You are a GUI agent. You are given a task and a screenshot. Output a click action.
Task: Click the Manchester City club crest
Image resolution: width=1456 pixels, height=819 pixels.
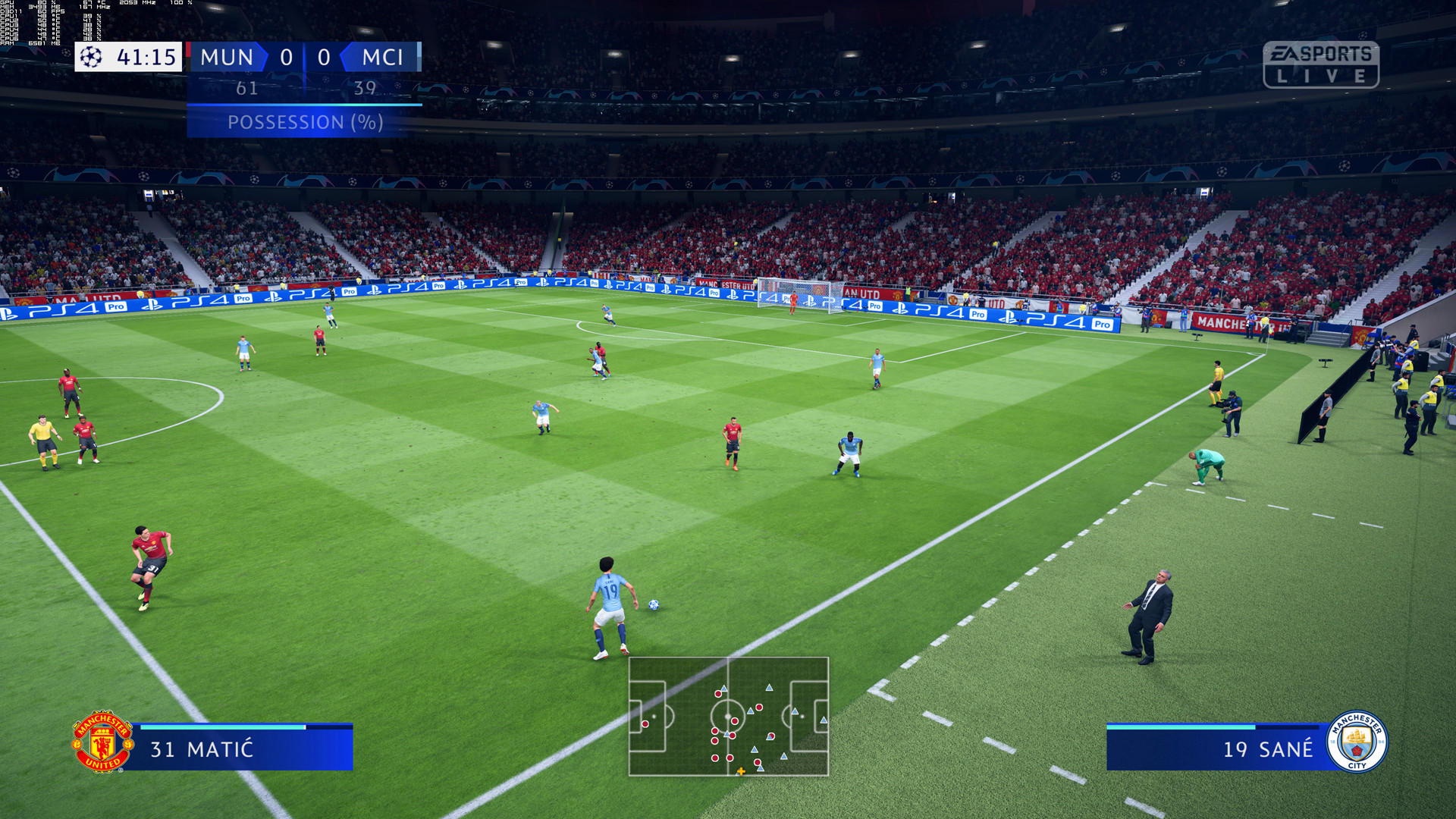click(1357, 742)
